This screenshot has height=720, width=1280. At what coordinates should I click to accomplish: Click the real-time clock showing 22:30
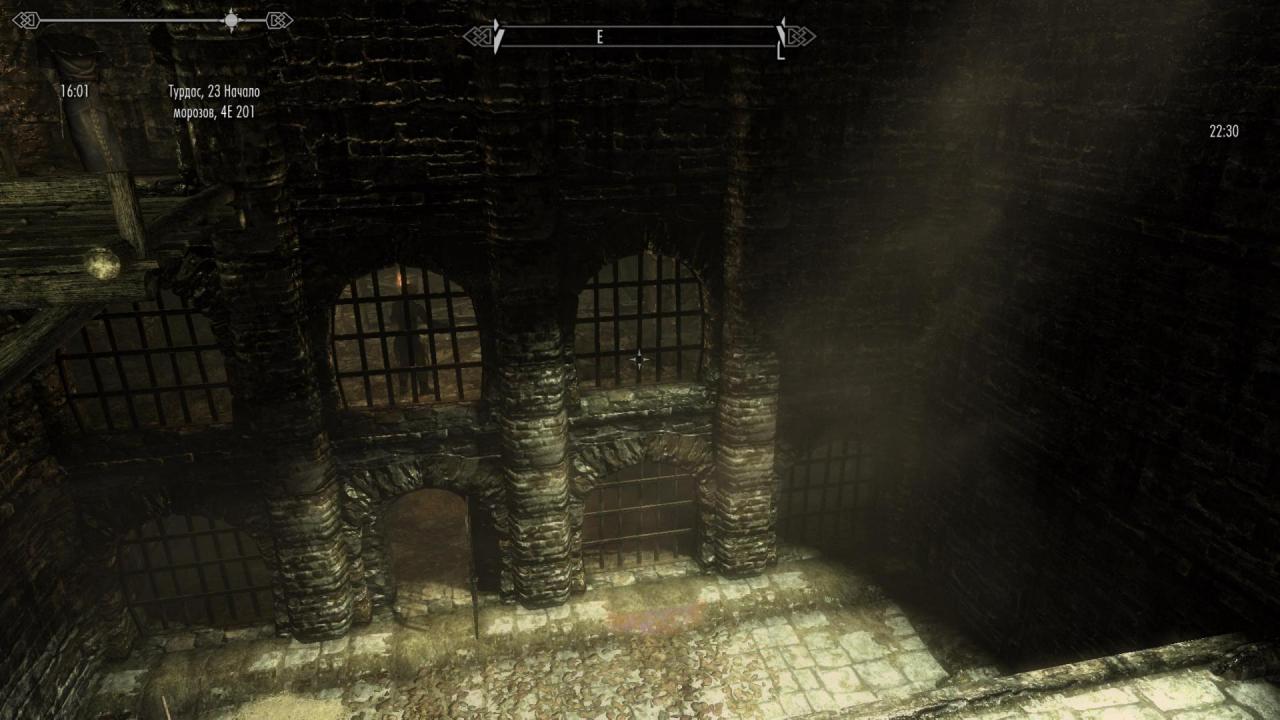coord(1222,130)
